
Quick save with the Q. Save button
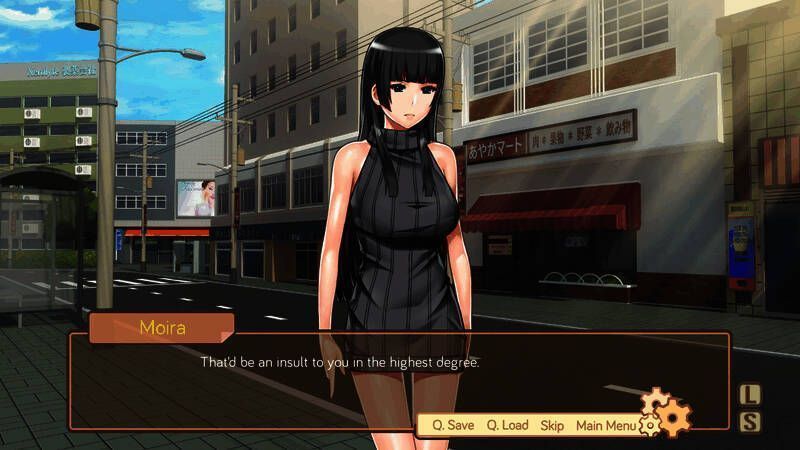pyautogui.click(x=453, y=425)
